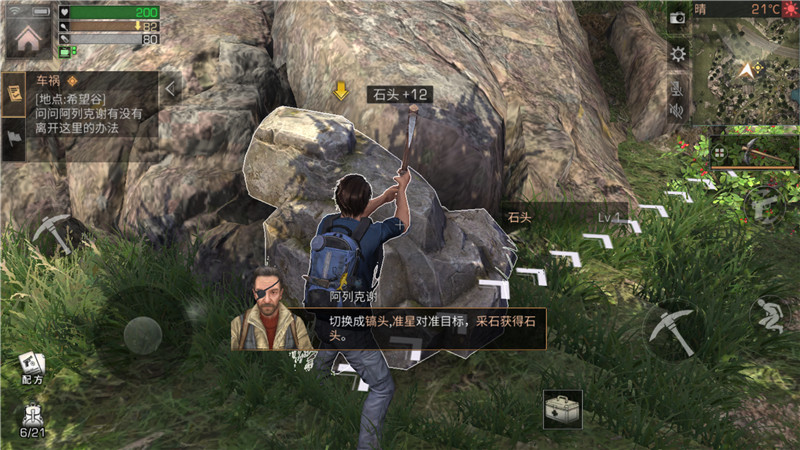Toggle the speaker mute icon
Screen dimensions: 800x450
(677, 111)
